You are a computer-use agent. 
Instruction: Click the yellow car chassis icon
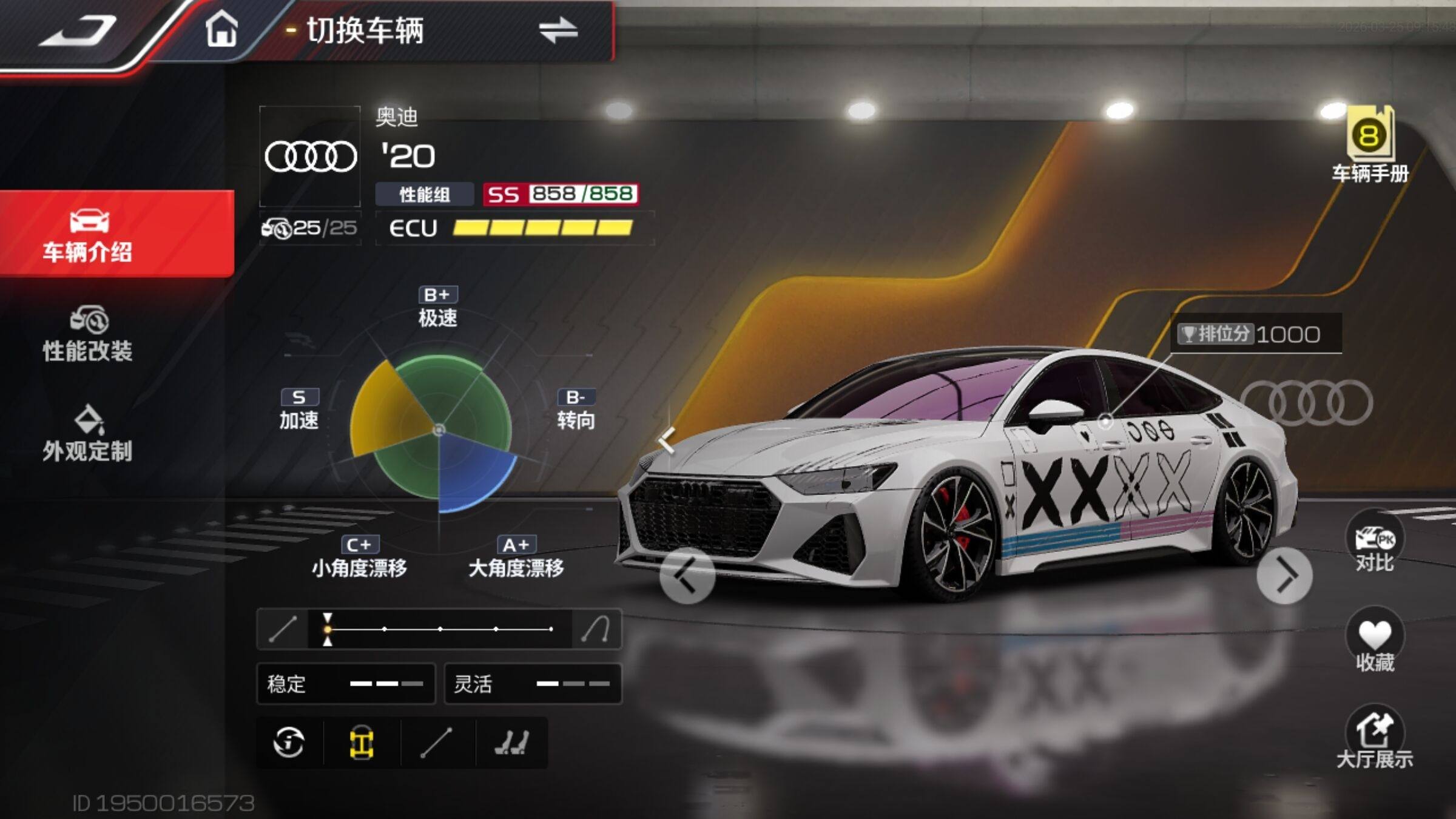362,743
